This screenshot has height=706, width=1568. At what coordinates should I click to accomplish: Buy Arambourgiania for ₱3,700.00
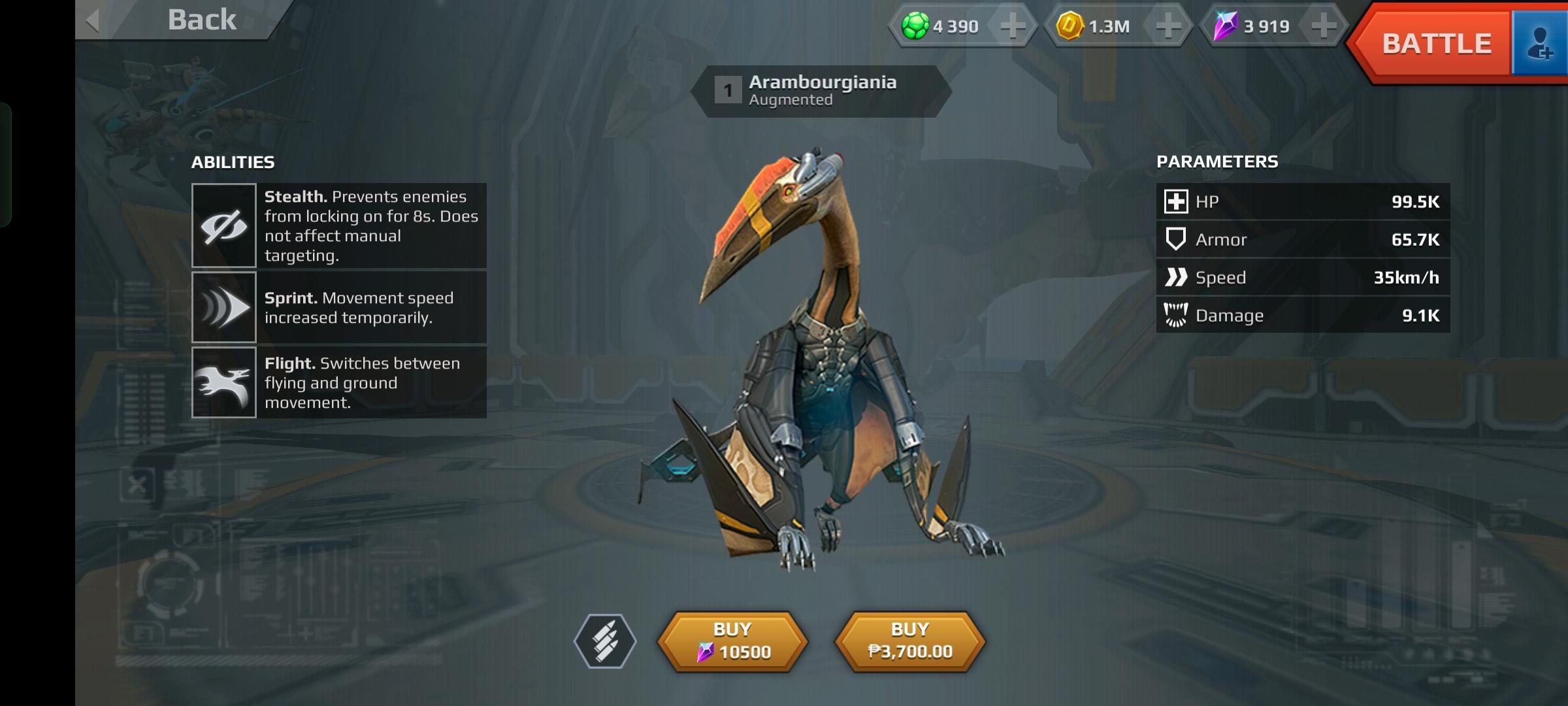coord(910,641)
